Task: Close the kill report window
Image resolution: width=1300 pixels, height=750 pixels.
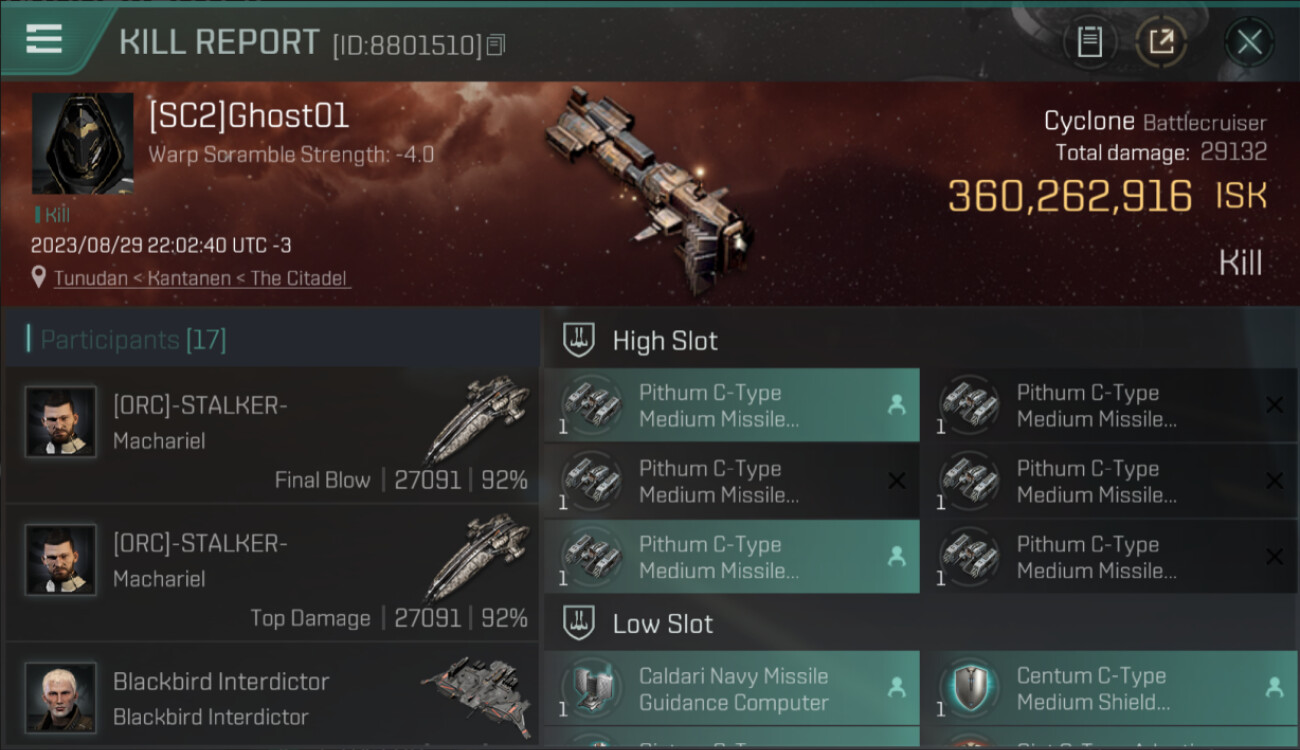Action: (x=1249, y=42)
